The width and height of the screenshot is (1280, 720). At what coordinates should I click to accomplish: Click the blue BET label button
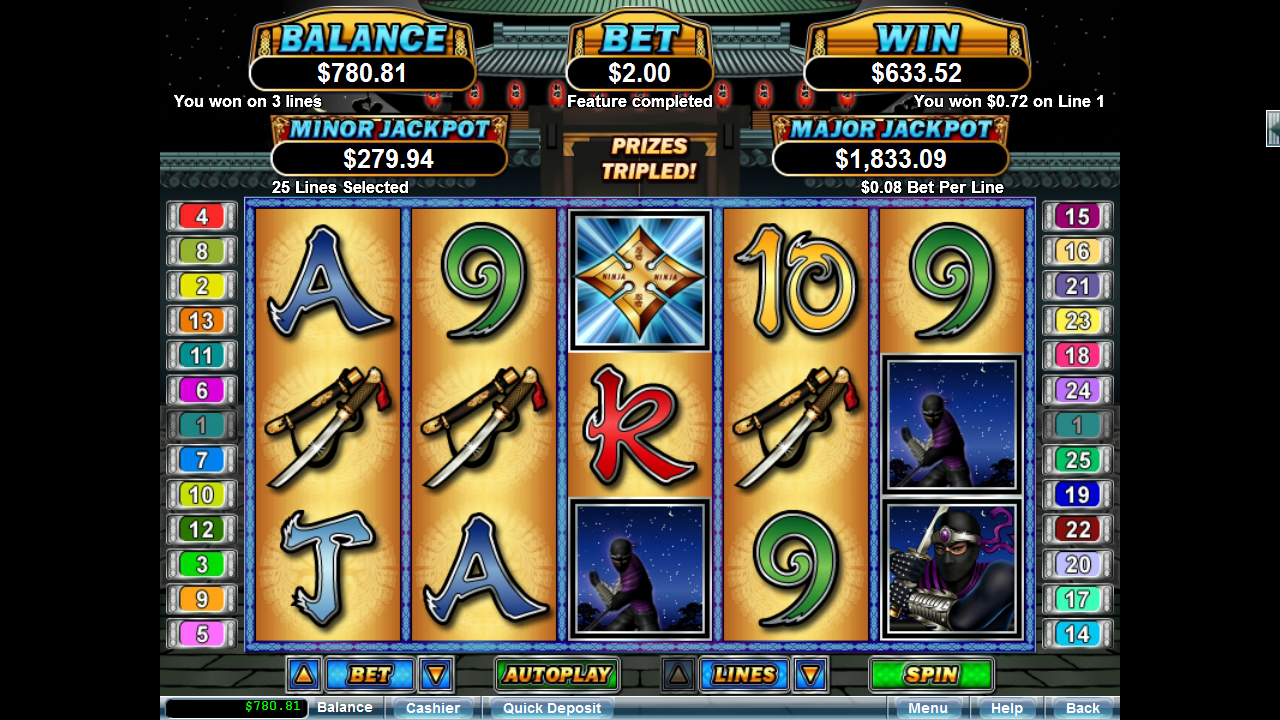click(369, 675)
